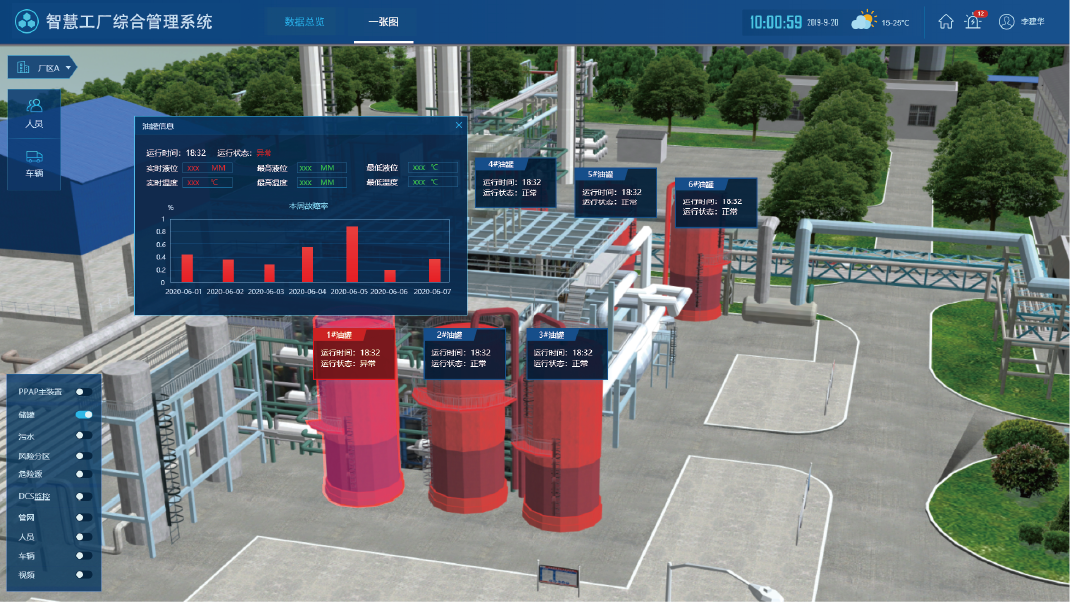1070x602 pixels.
Task: Open the 车辆 panel button with truck icon
Action: click(34, 163)
